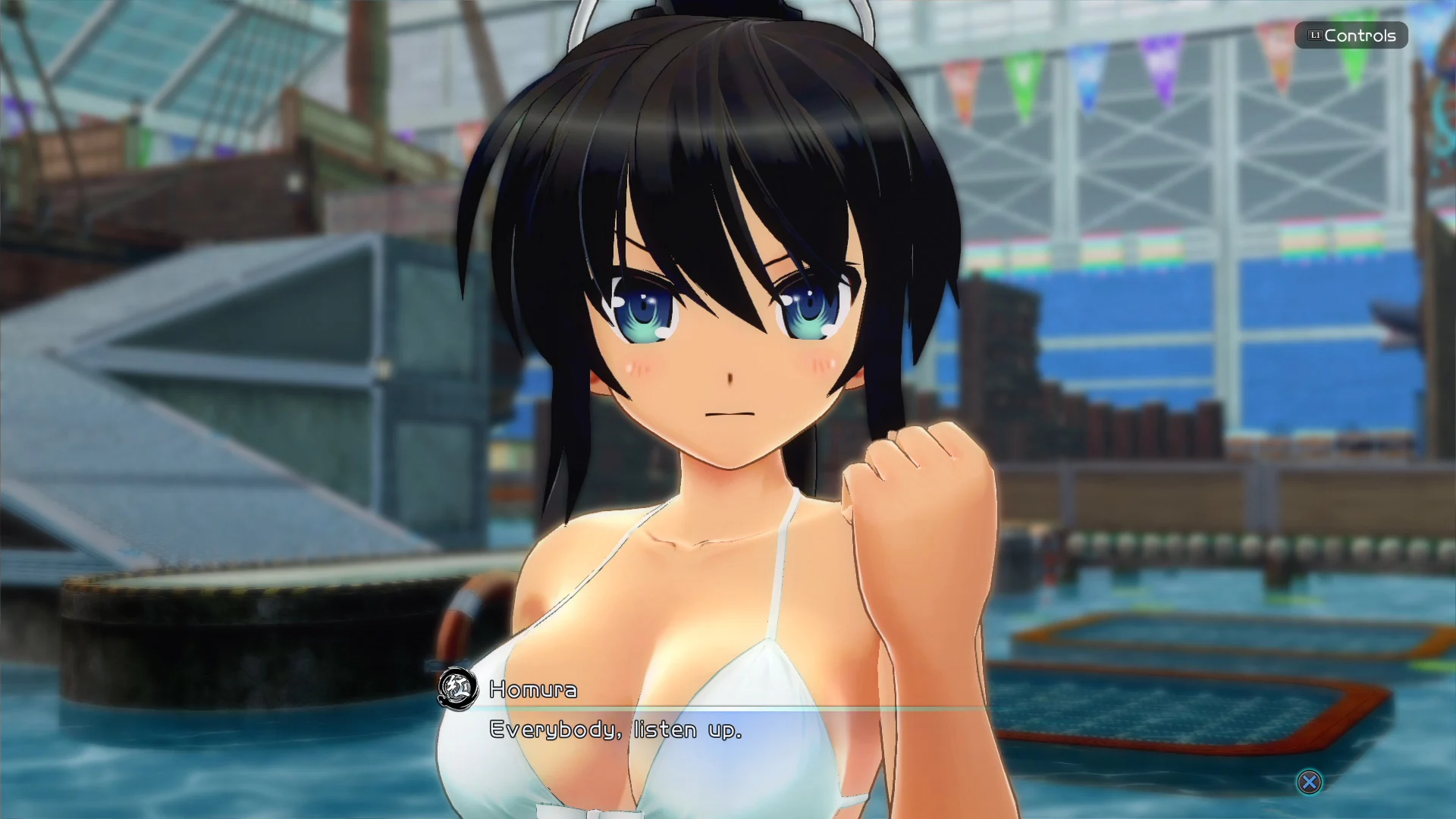Screen dimensions: 1456x819
Task: Click the dialogue line 'Everybody, listen up.'
Action: point(615,730)
